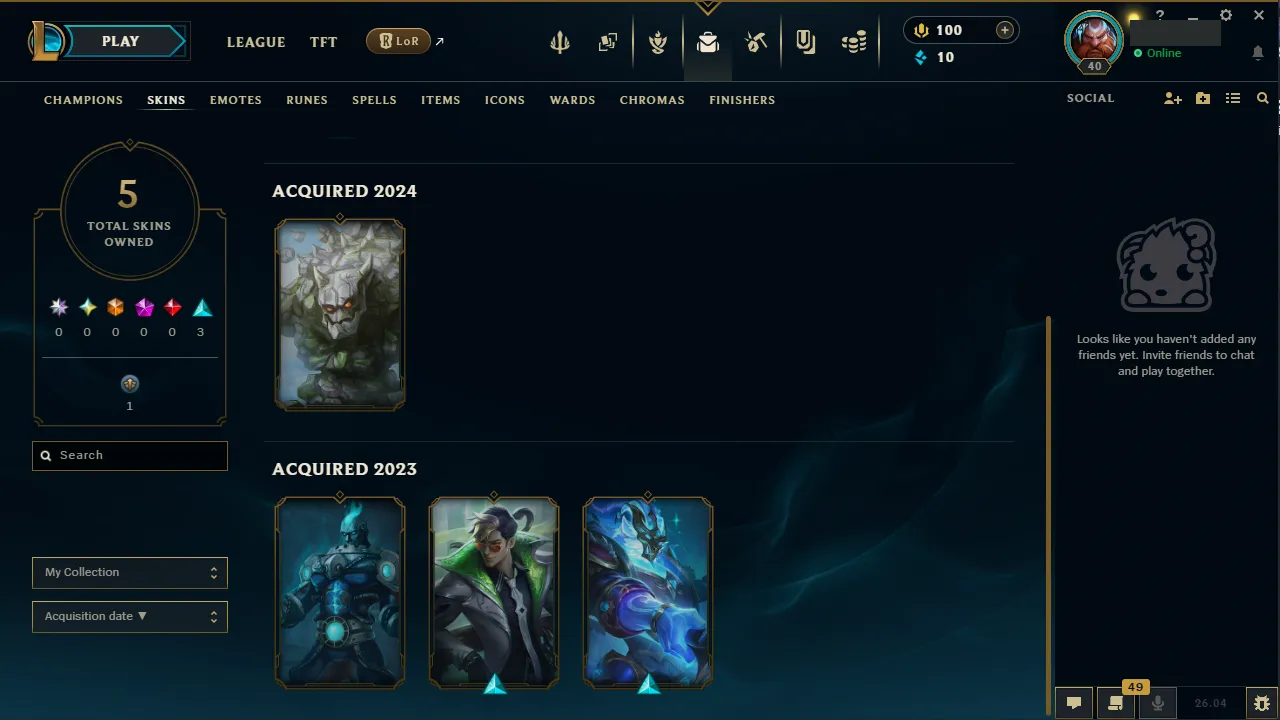Open missions using the scroll icon with 49 badge

pyautogui.click(x=1115, y=702)
